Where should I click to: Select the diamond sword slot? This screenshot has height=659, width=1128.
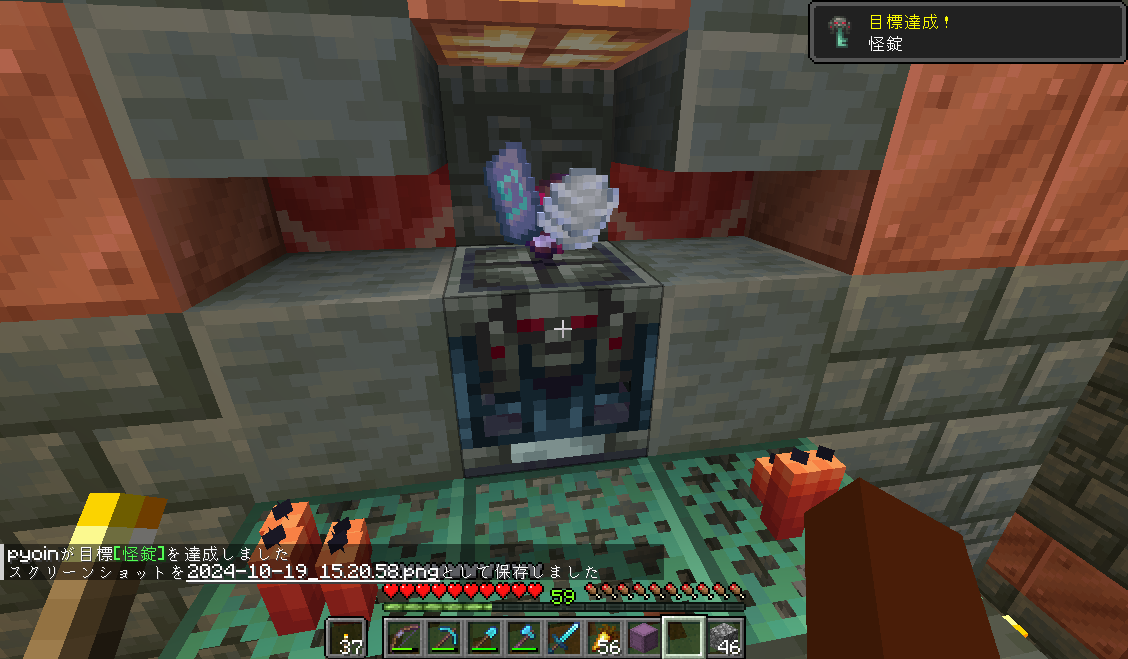tap(565, 638)
